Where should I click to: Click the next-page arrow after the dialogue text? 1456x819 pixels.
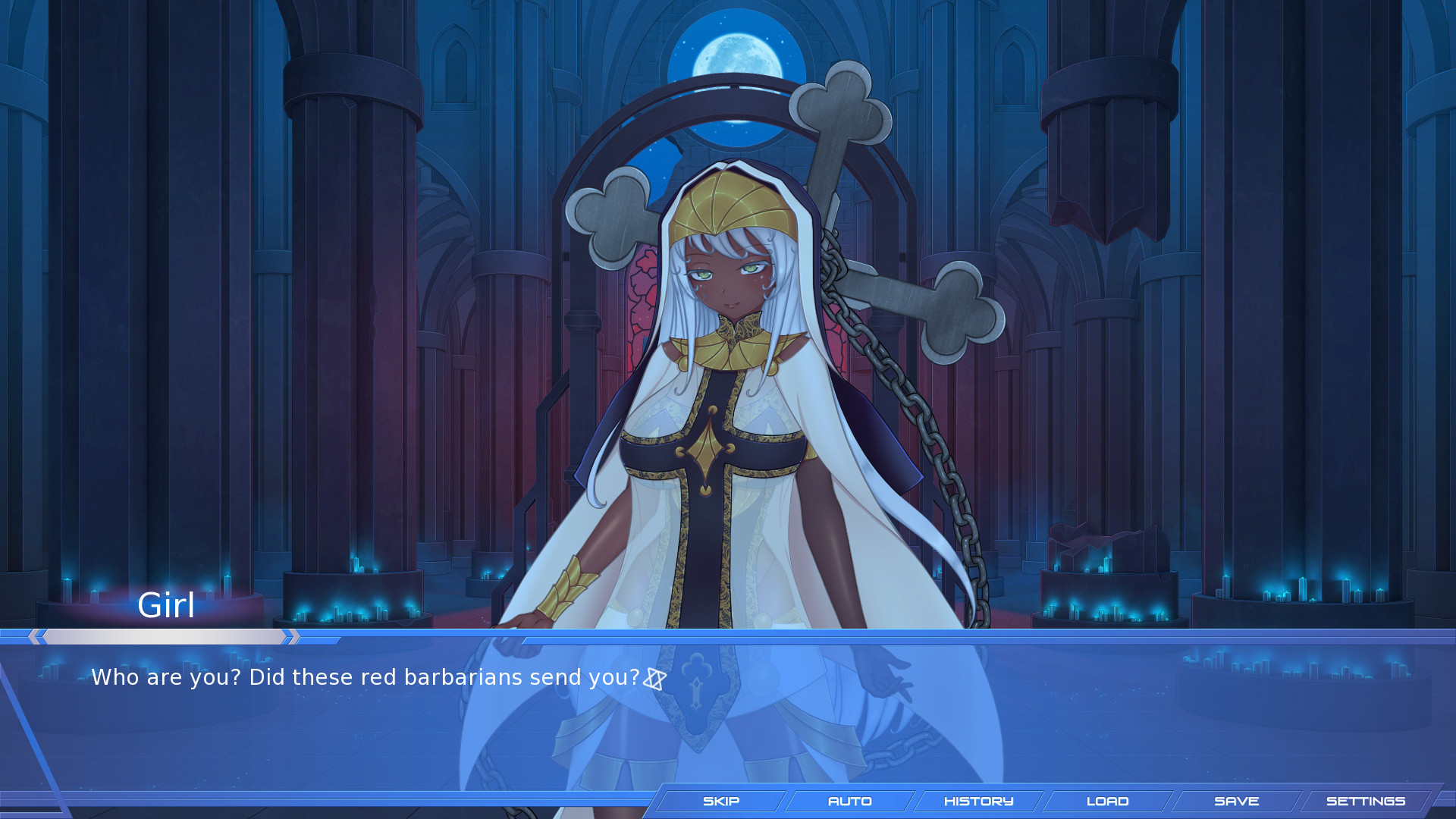657,679
